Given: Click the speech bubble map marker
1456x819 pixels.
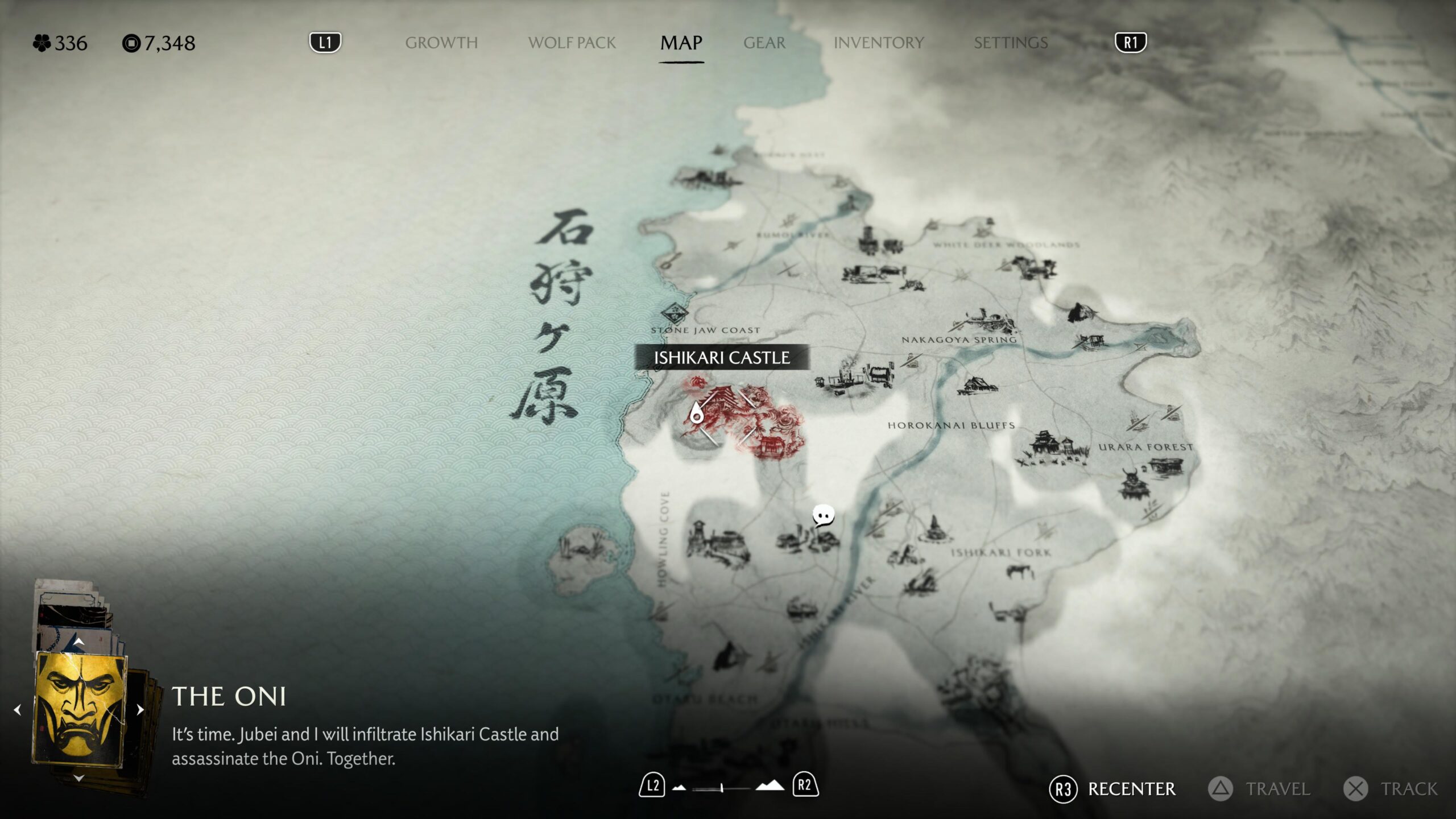Looking at the screenshot, I should pyautogui.click(x=823, y=515).
